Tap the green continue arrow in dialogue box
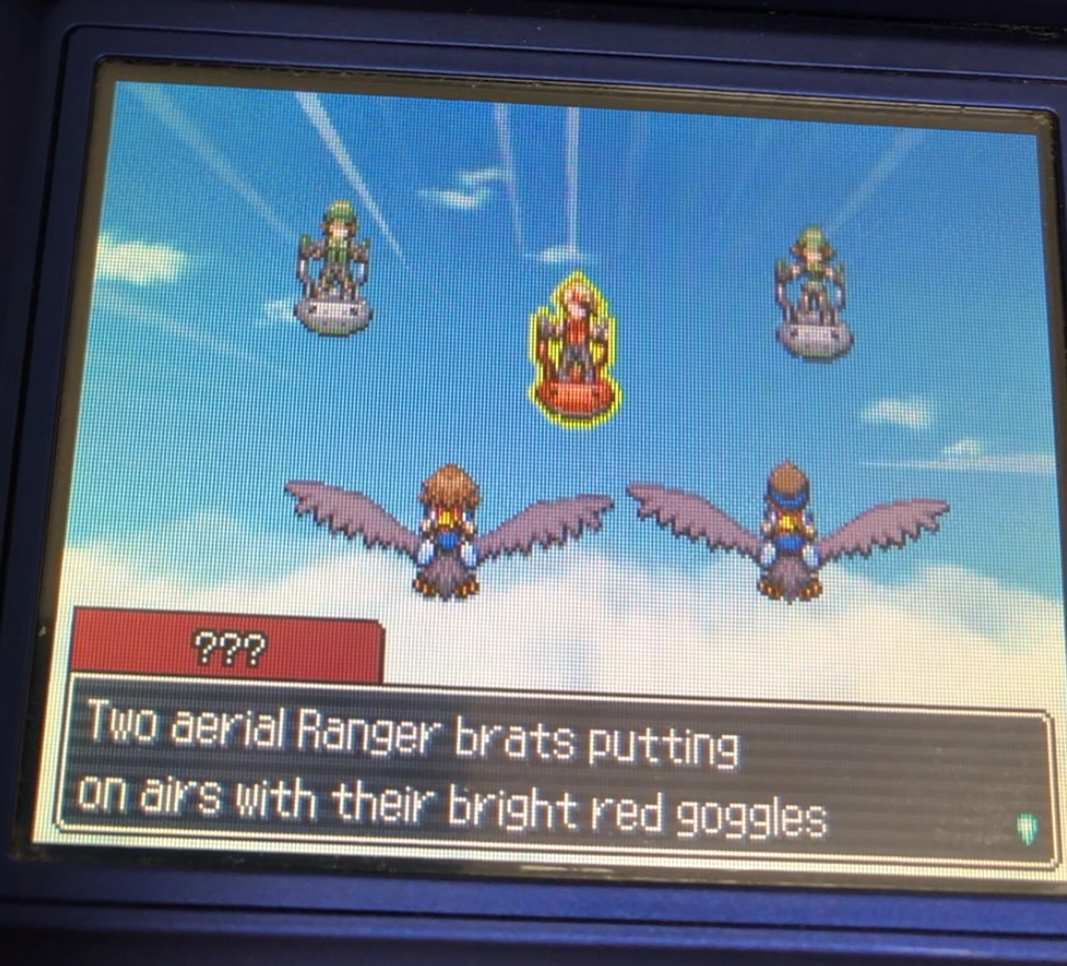 pyautogui.click(x=1027, y=828)
